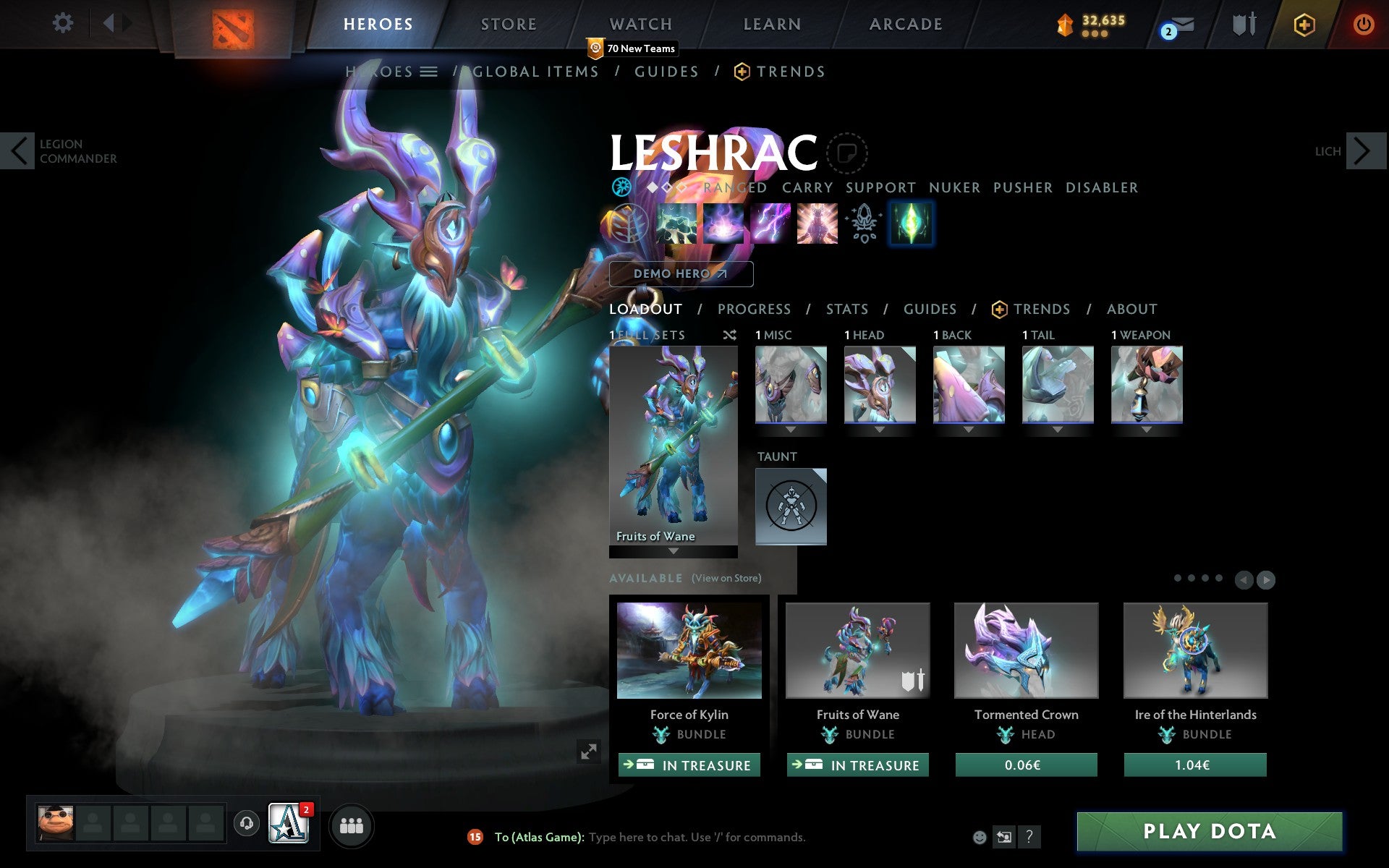Expand the equipped HEAD item slot
Image resolution: width=1389 pixels, height=868 pixels.
click(880, 428)
